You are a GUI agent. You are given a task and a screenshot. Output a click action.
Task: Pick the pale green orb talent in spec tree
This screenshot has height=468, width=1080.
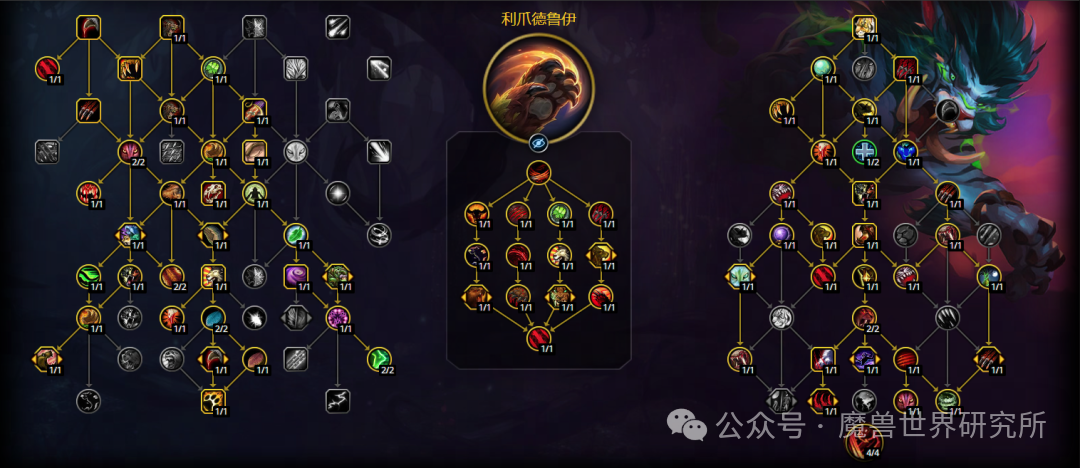click(x=823, y=68)
